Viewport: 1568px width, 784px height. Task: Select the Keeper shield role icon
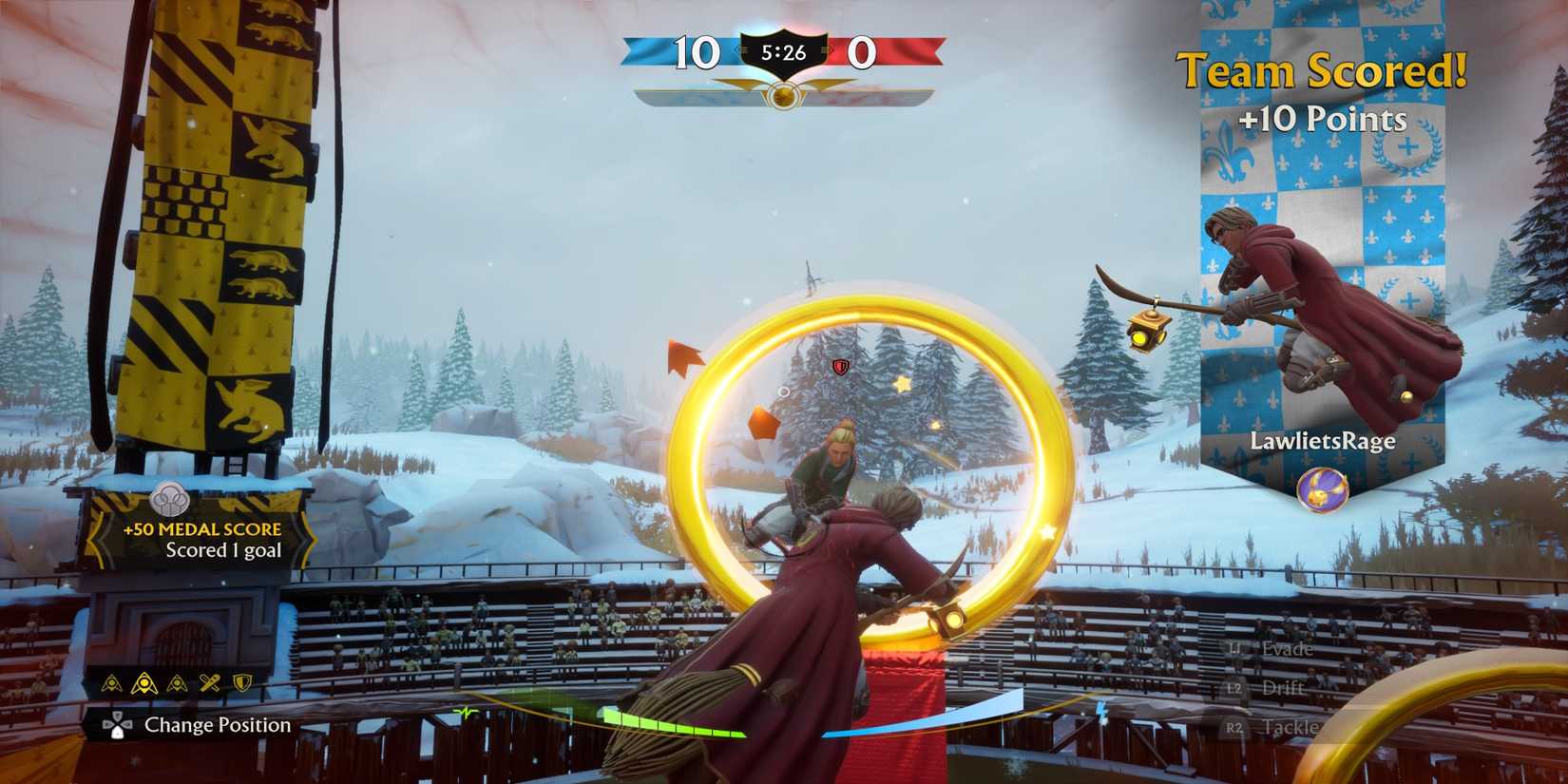pos(243,682)
